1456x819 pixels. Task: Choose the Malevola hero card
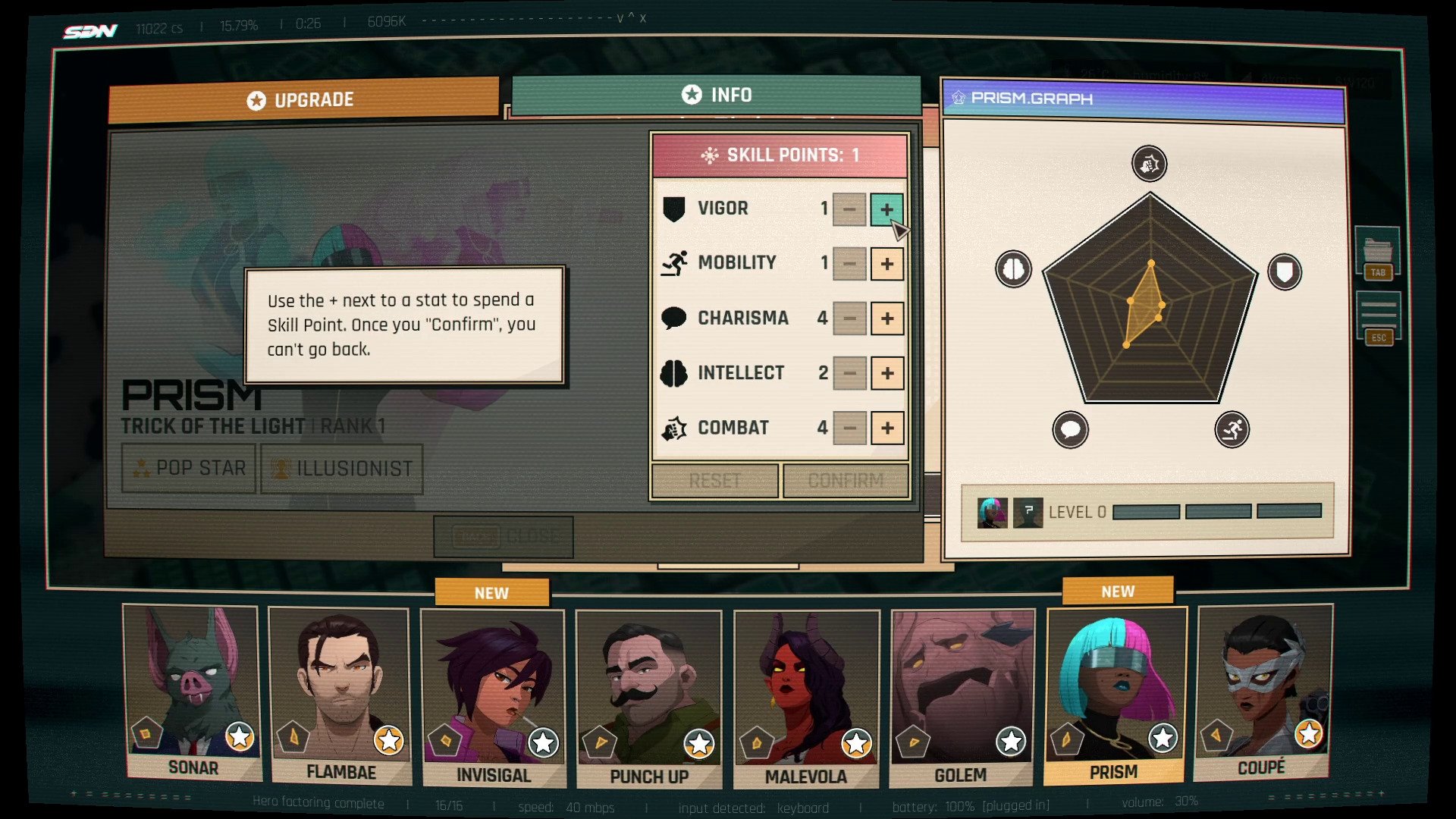point(806,698)
